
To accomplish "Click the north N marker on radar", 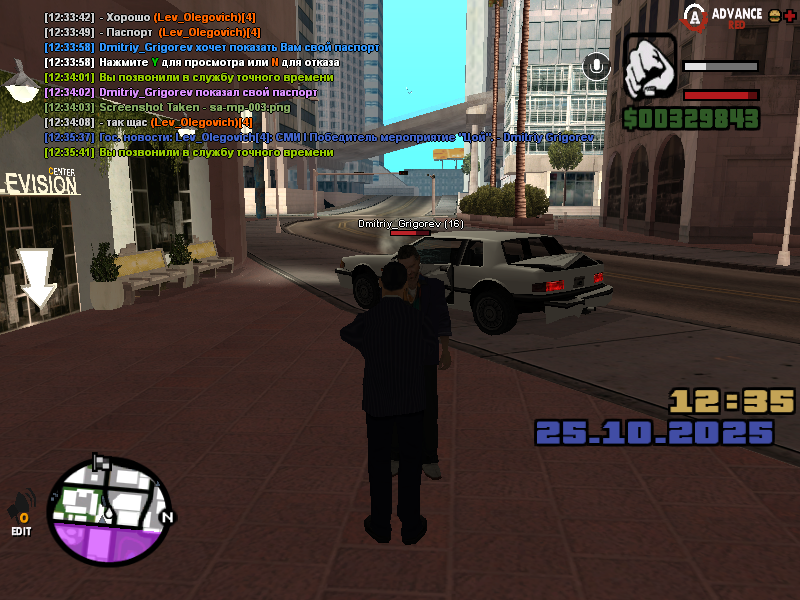I will click(167, 517).
